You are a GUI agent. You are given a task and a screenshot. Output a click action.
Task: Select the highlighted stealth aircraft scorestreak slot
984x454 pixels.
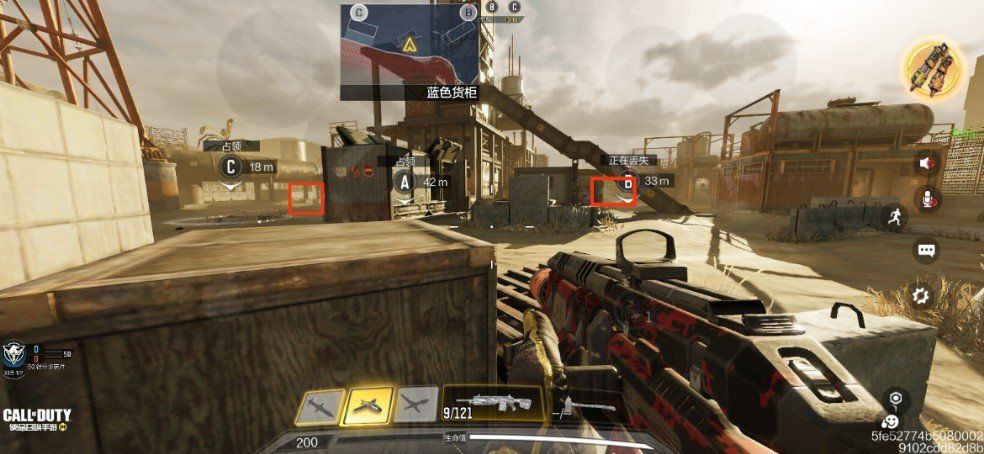point(366,405)
